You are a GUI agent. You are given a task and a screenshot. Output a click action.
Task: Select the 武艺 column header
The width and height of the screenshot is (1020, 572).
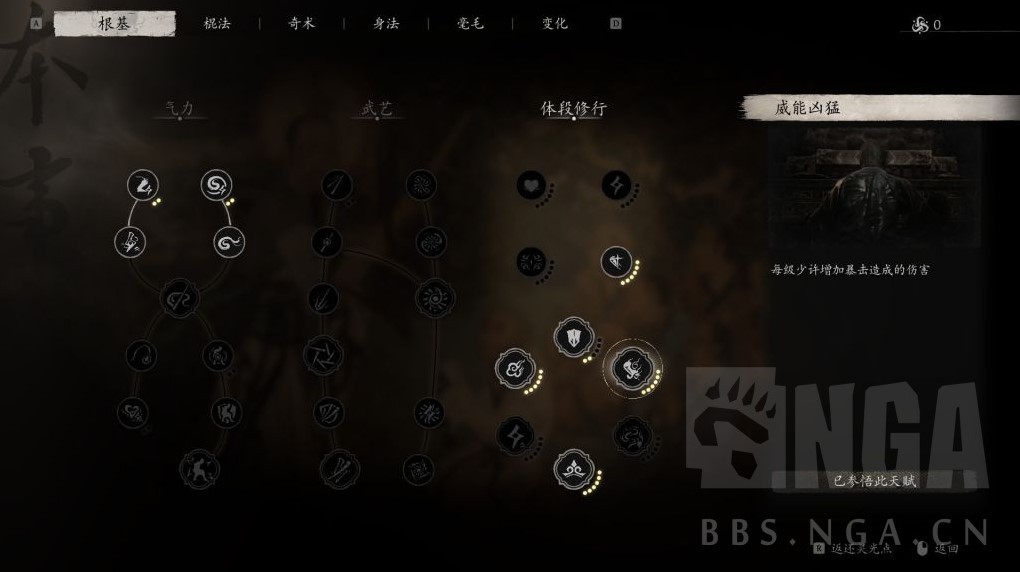click(x=378, y=108)
